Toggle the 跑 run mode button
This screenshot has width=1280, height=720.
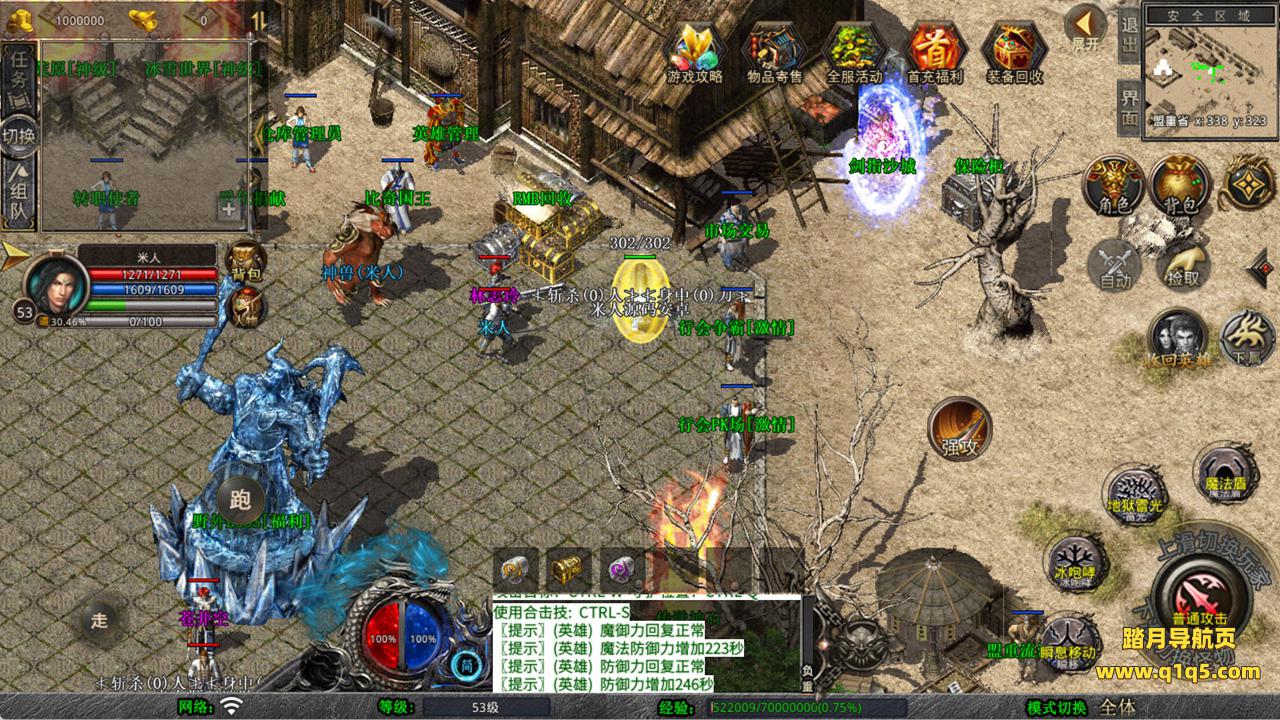pos(239,499)
